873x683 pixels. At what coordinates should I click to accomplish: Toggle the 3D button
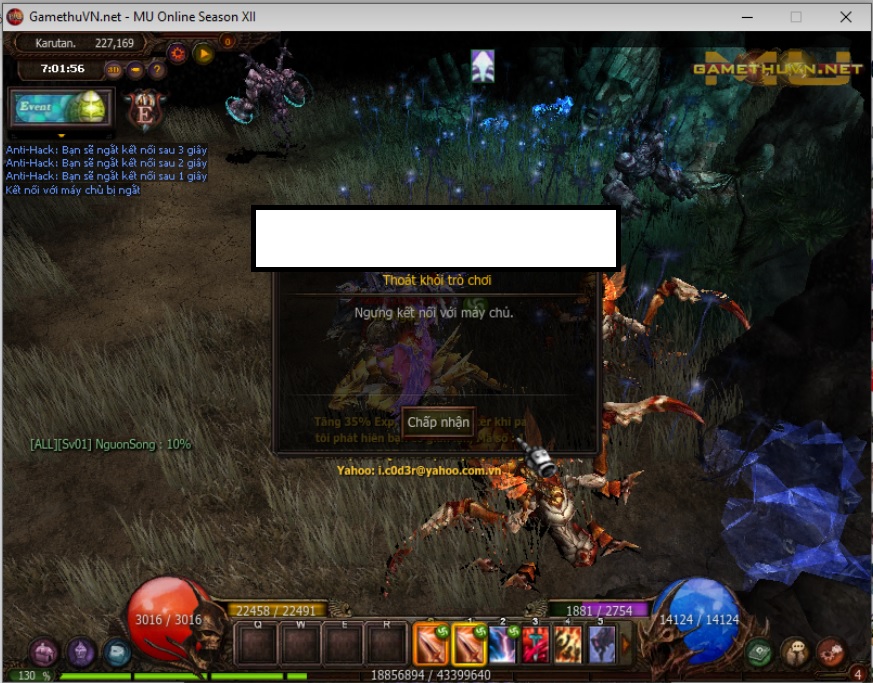(x=113, y=70)
